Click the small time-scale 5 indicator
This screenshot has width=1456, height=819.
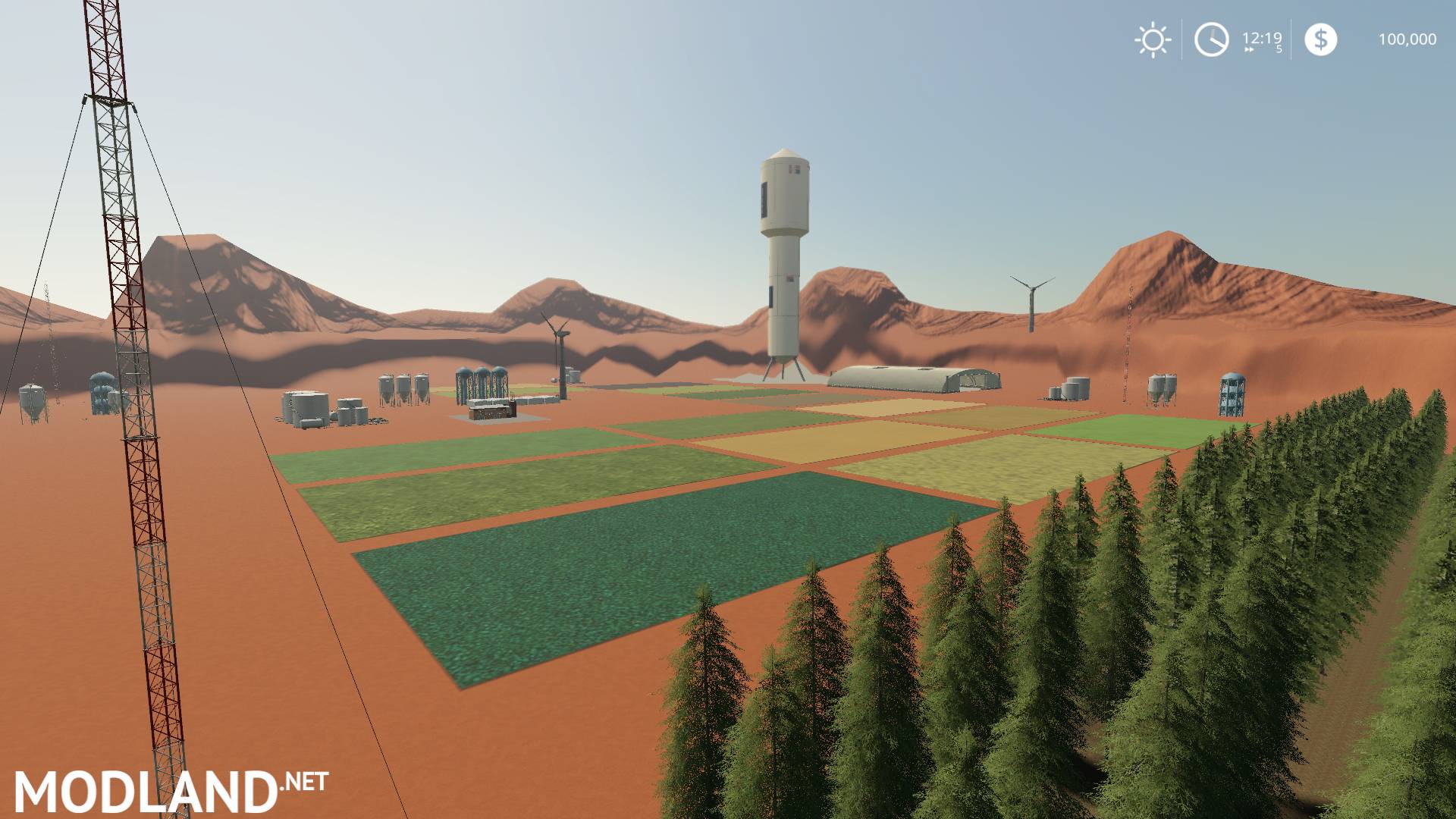click(1277, 49)
